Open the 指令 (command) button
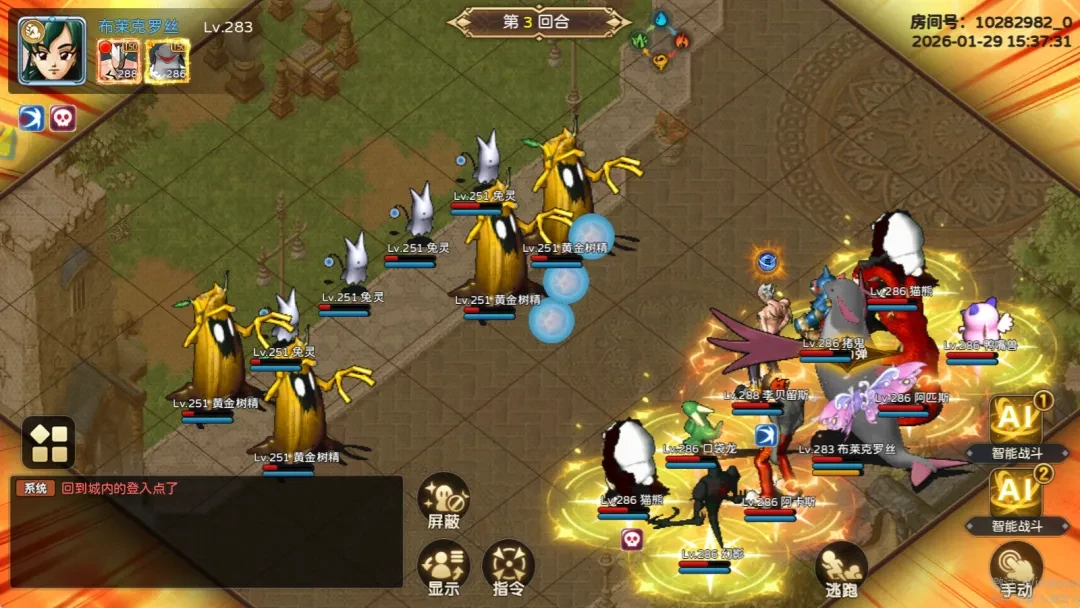This screenshot has height=608, width=1080. [x=508, y=567]
